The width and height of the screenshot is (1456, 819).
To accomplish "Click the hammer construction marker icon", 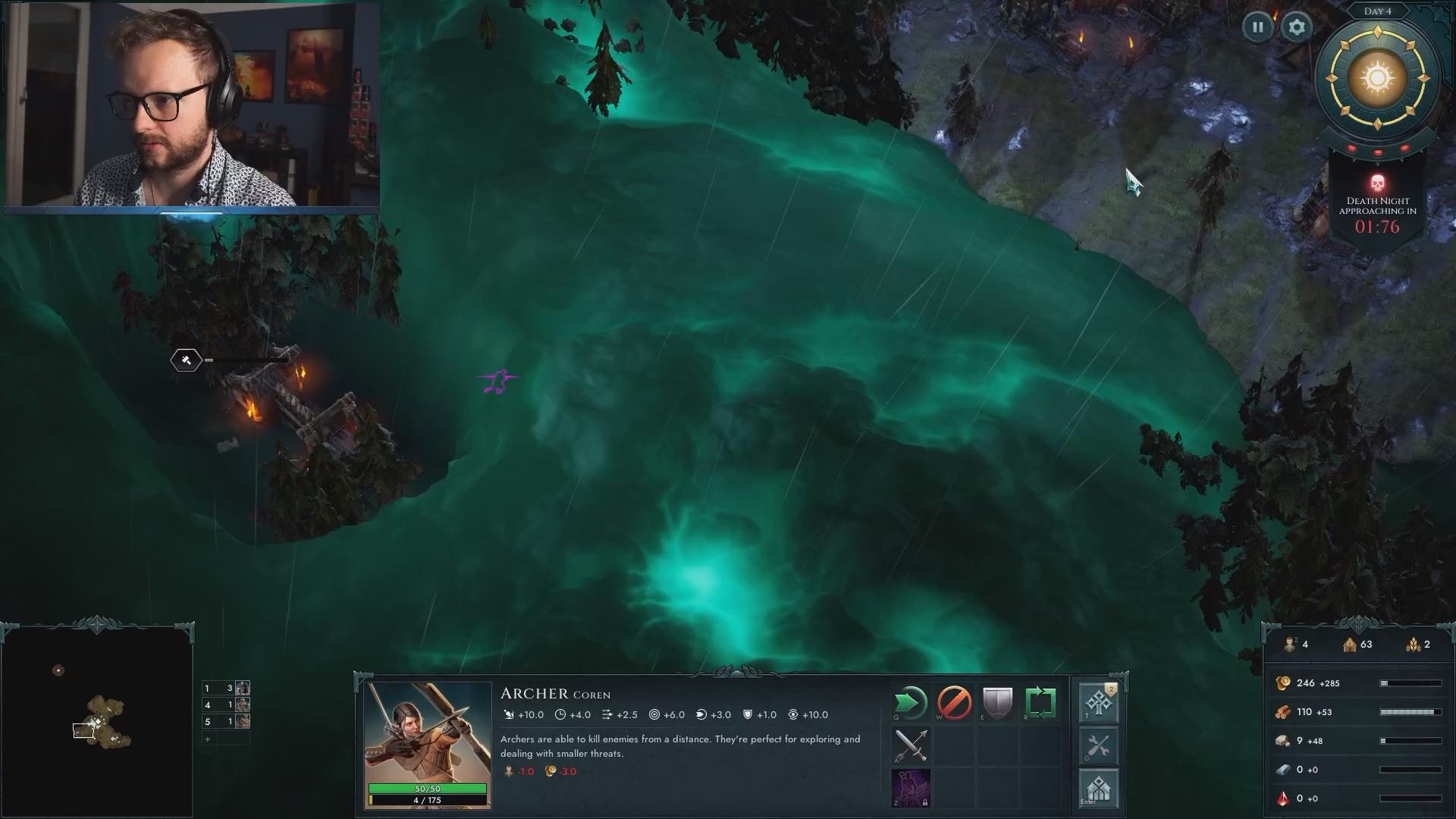I will (187, 360).
